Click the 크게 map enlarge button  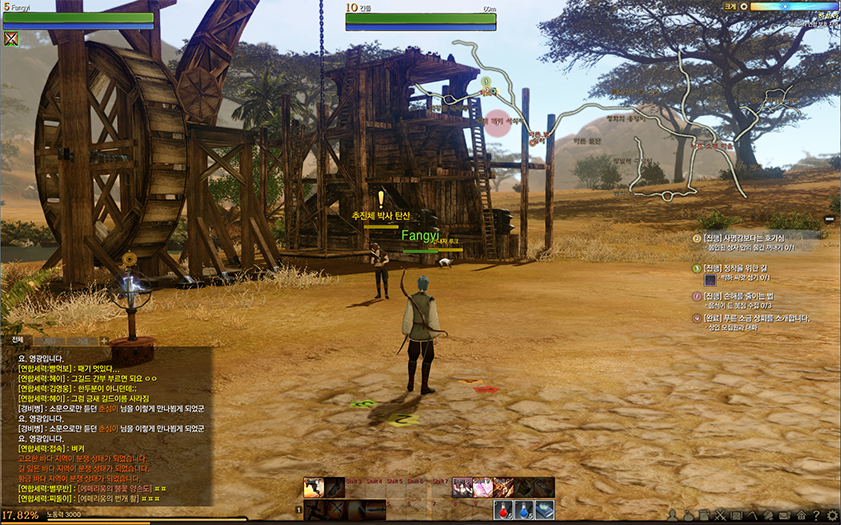(x=729, y=6)
